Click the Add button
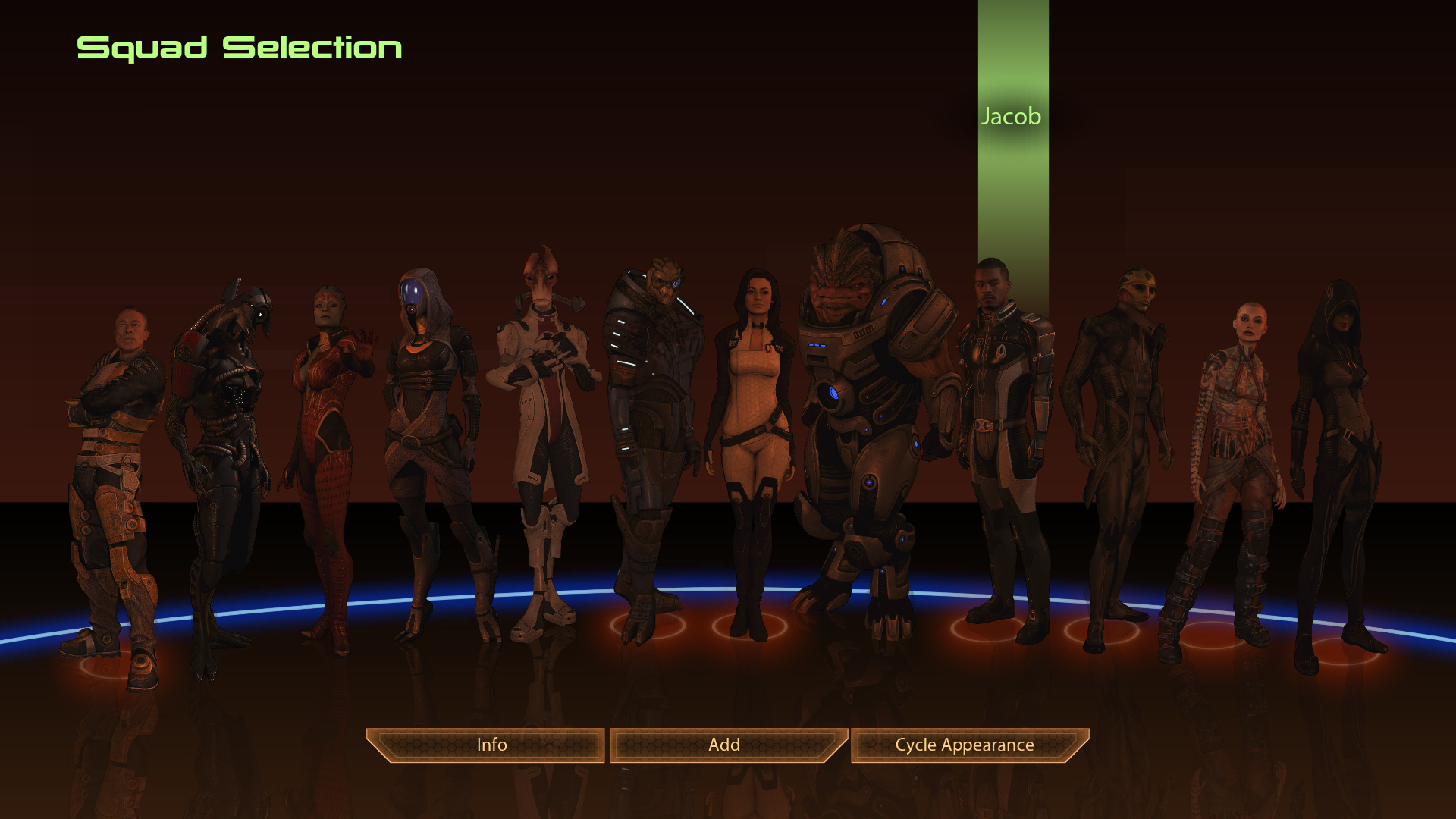Screen dimensions: 1456x819 (724, 745)
